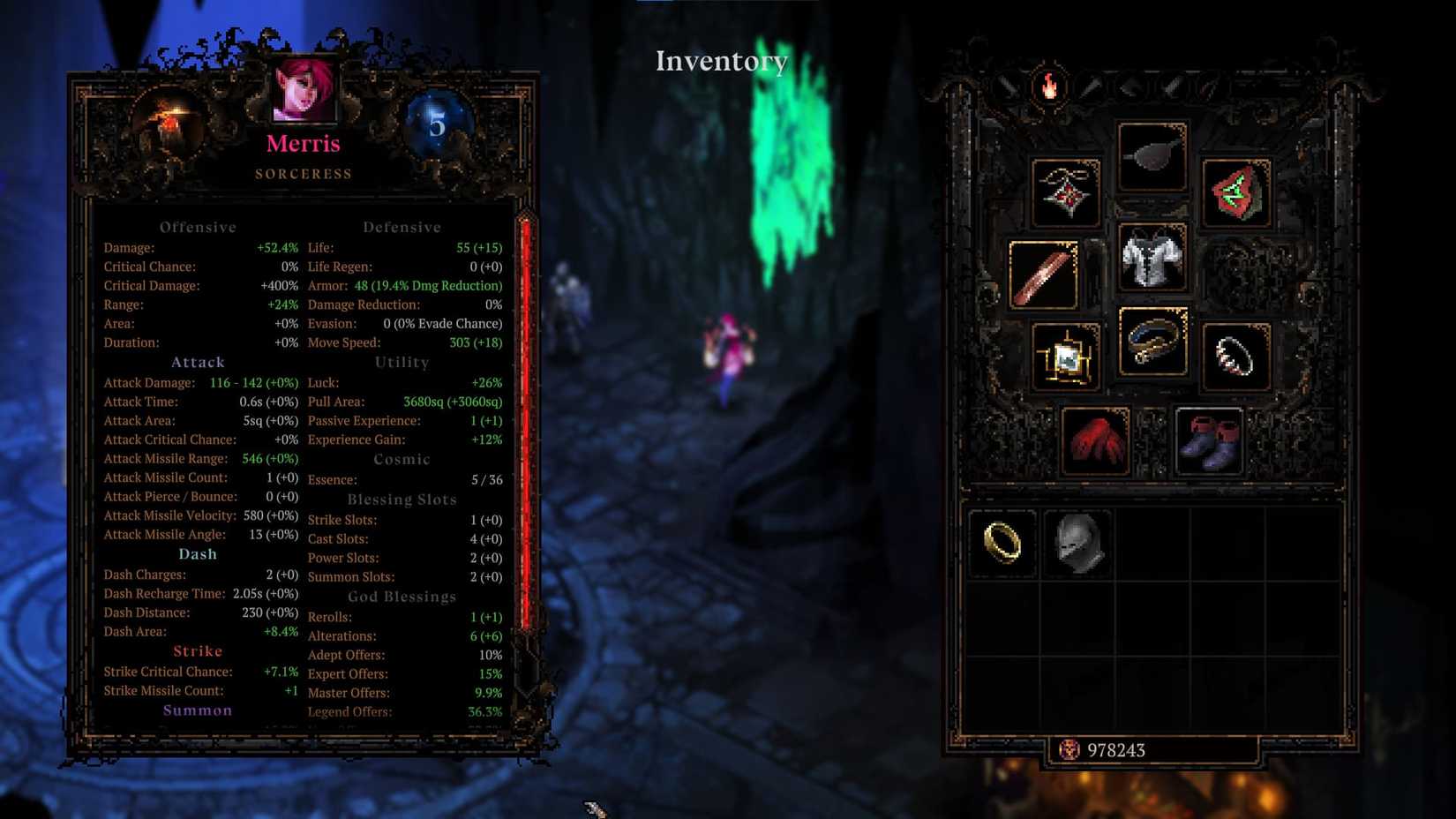Click the equipped belt slot
This screenshot has width=1456, height=819.
[x=1152, y=342]
